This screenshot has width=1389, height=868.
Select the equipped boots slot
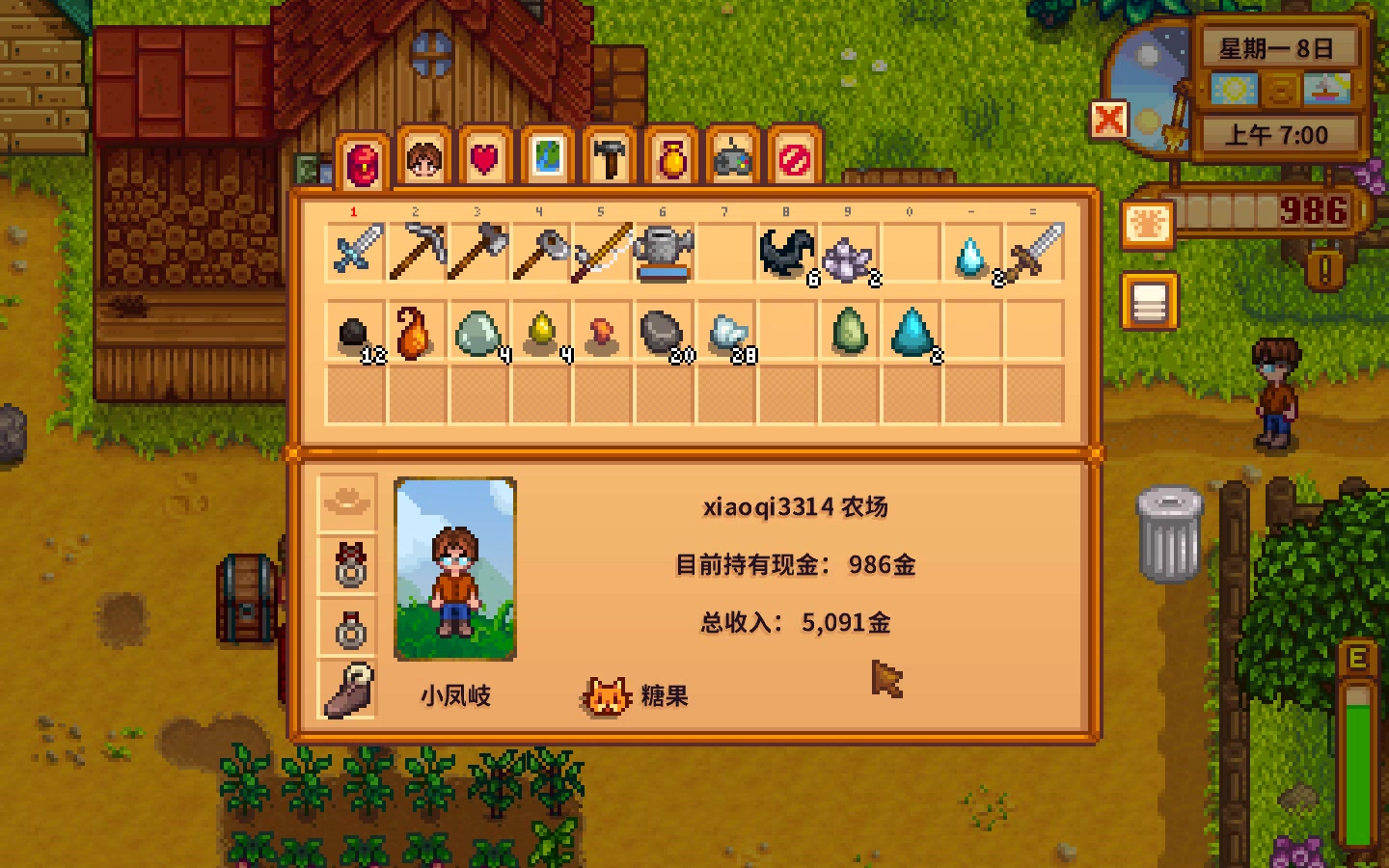[x=348, y=690]
